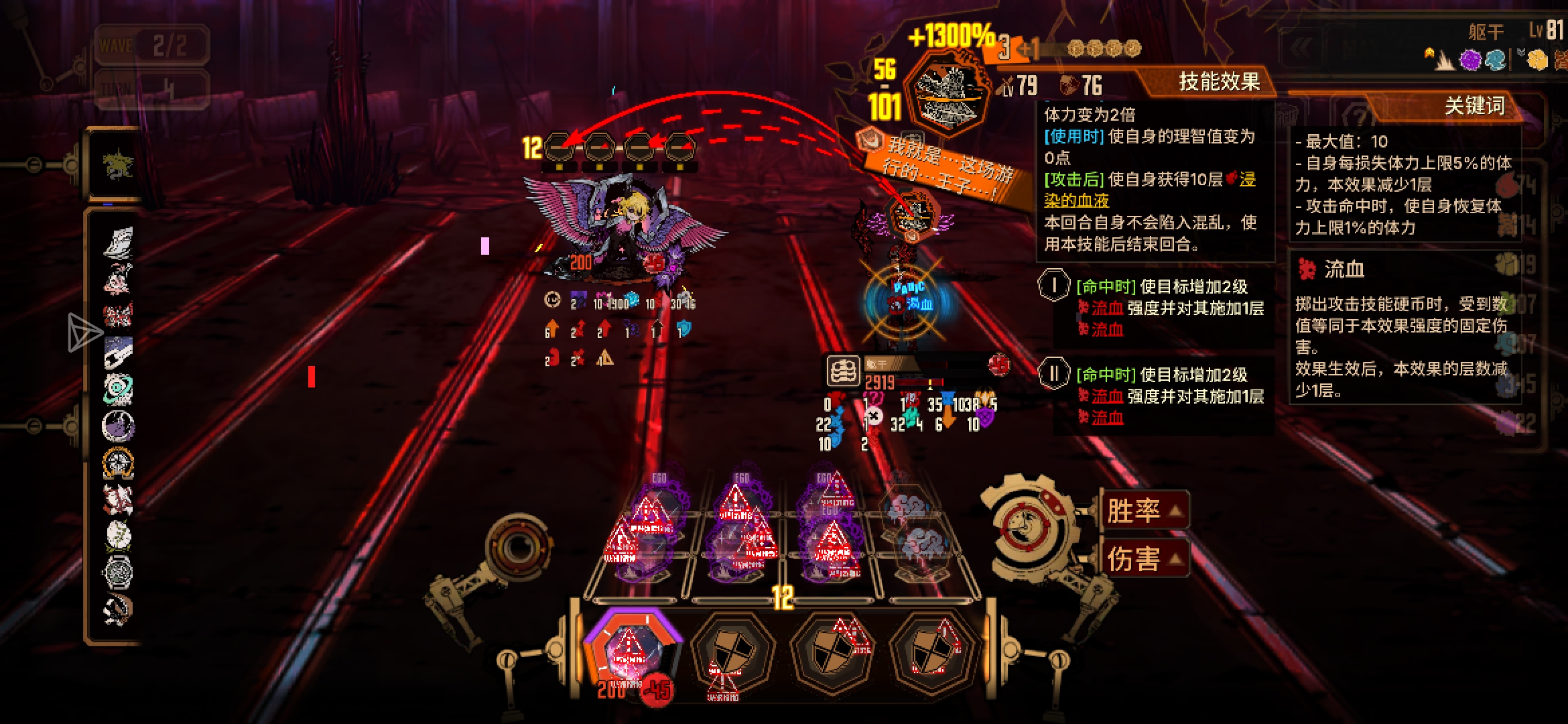Open the 流血 bleed keyword entry
1568x724 pixels.
(x=1344, y=269)
